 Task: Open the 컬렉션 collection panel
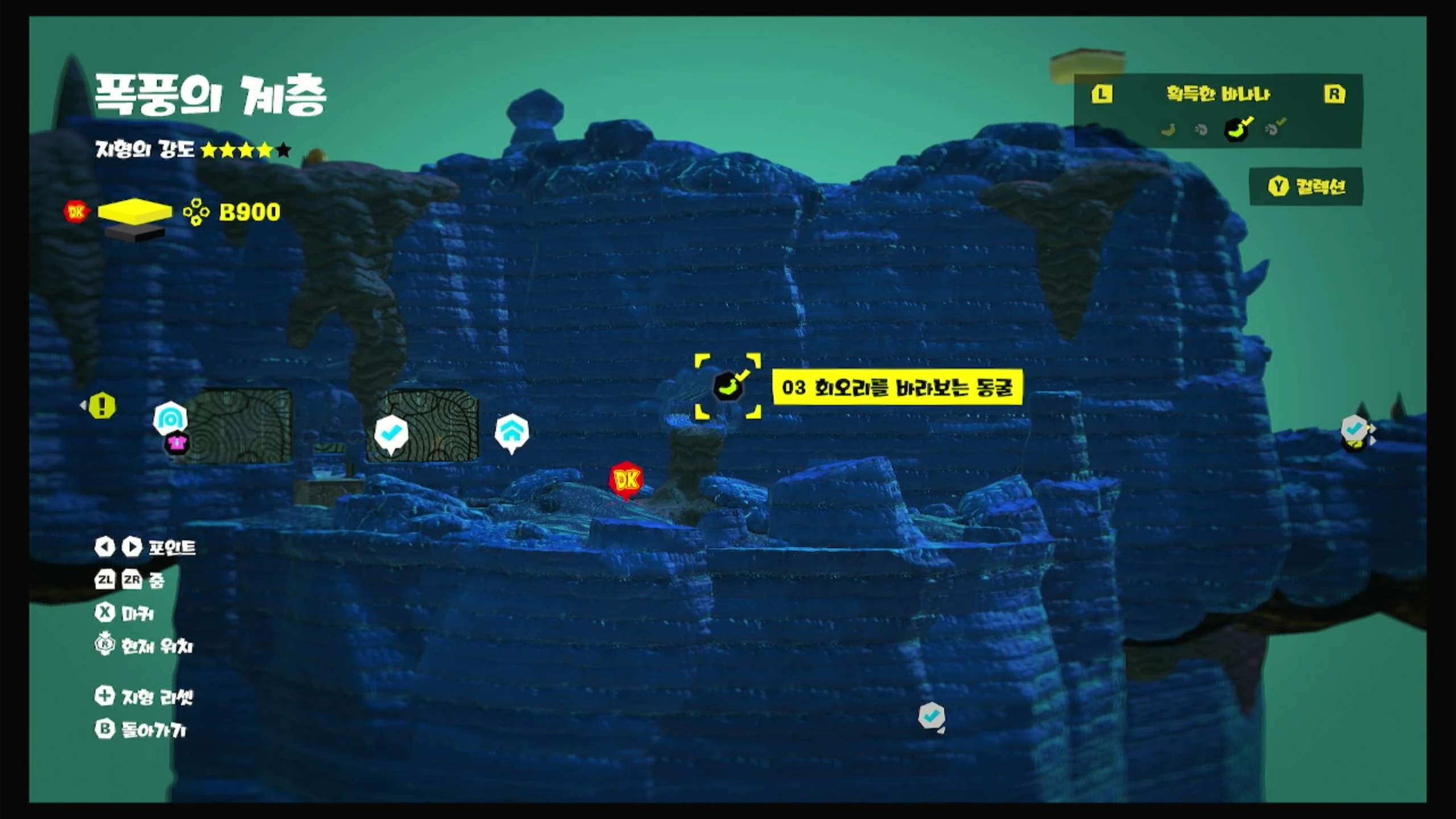tap(1306, 187)
